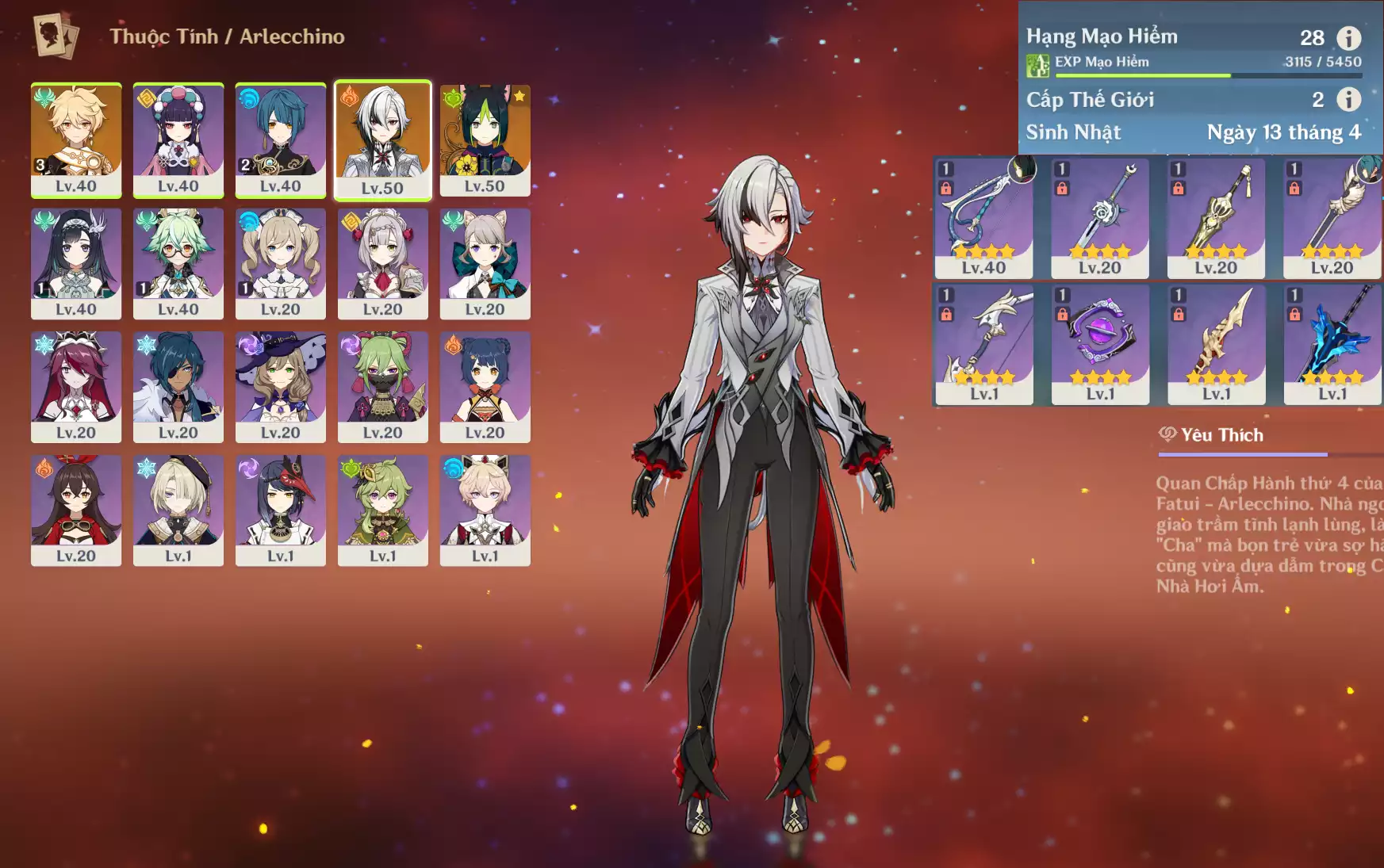
Task: Select Yun Jin's character card
Action: coord(178,140)
